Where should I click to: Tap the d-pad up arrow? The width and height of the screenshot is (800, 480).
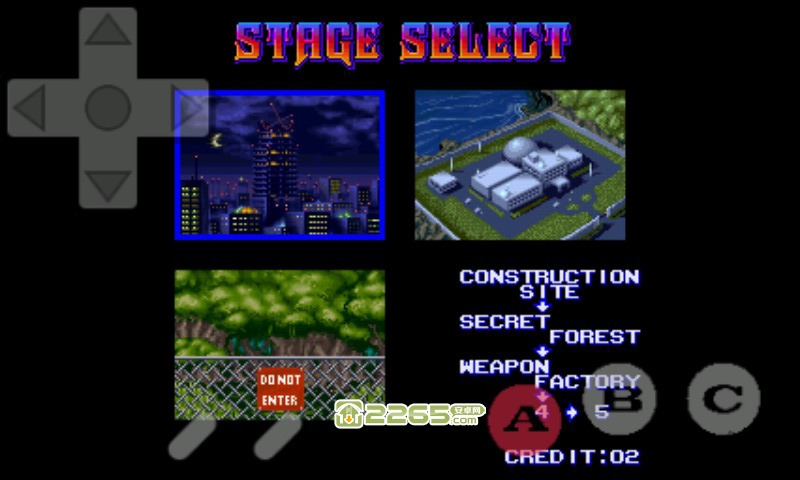[108, 32]
